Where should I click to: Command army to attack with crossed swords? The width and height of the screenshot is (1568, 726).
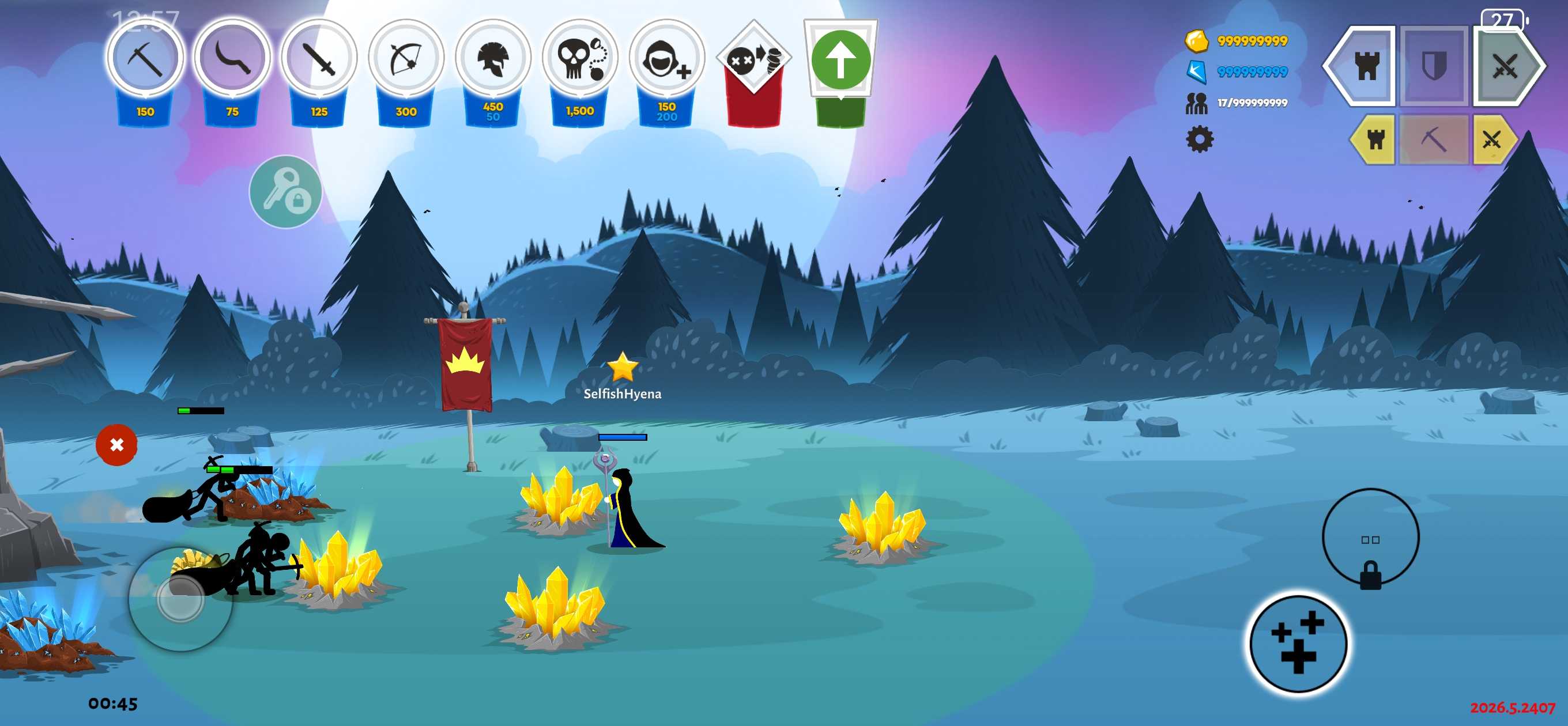click(1504, 65)
